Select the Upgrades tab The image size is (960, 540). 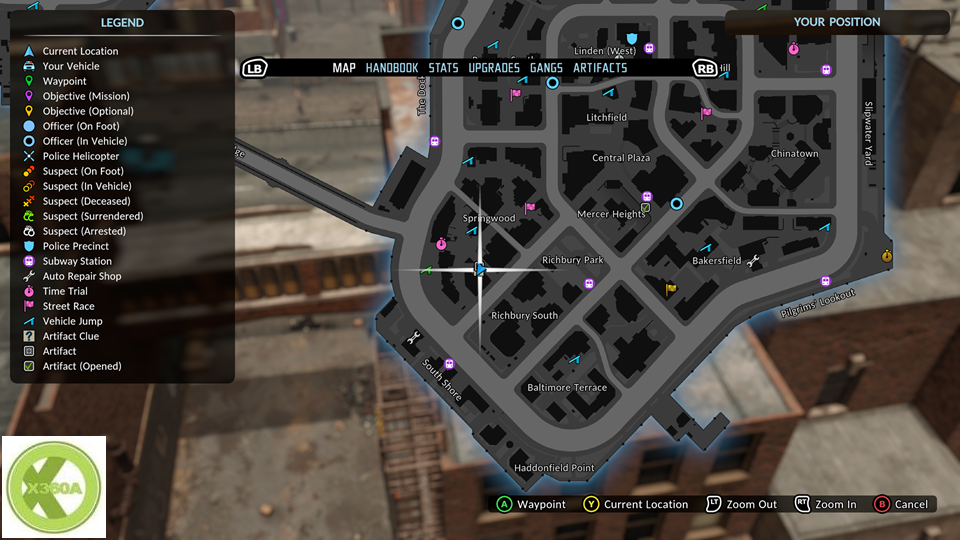pyautogui.click(x=494, y=68)
